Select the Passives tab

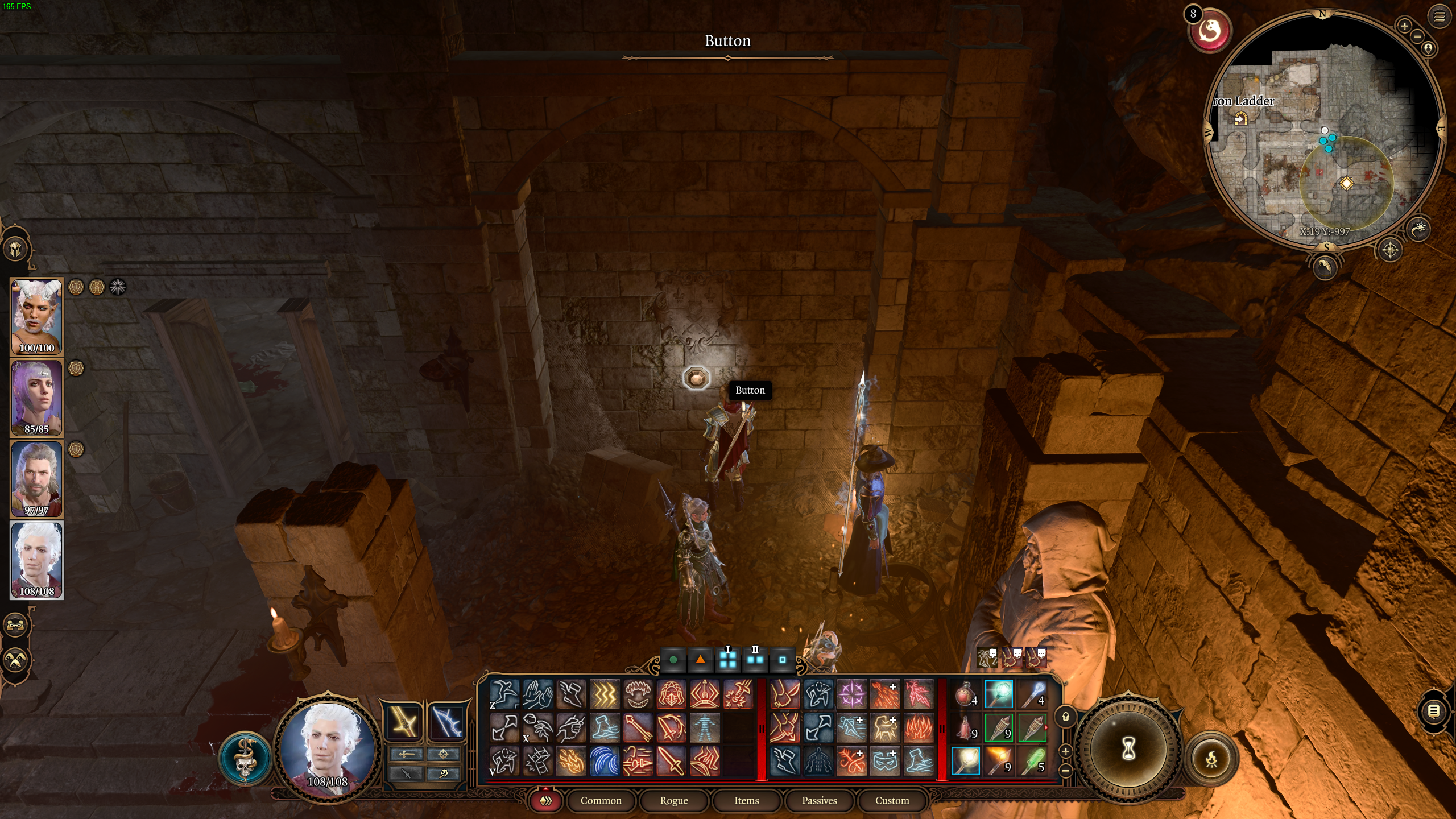point(819,800)
